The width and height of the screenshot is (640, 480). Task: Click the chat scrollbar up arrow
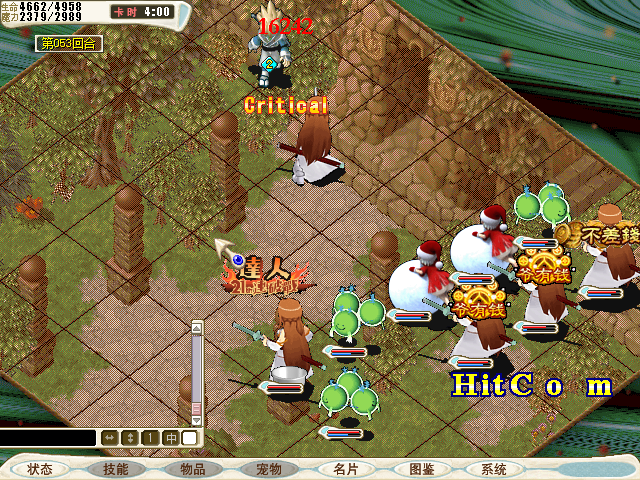[x=197, y=326]
